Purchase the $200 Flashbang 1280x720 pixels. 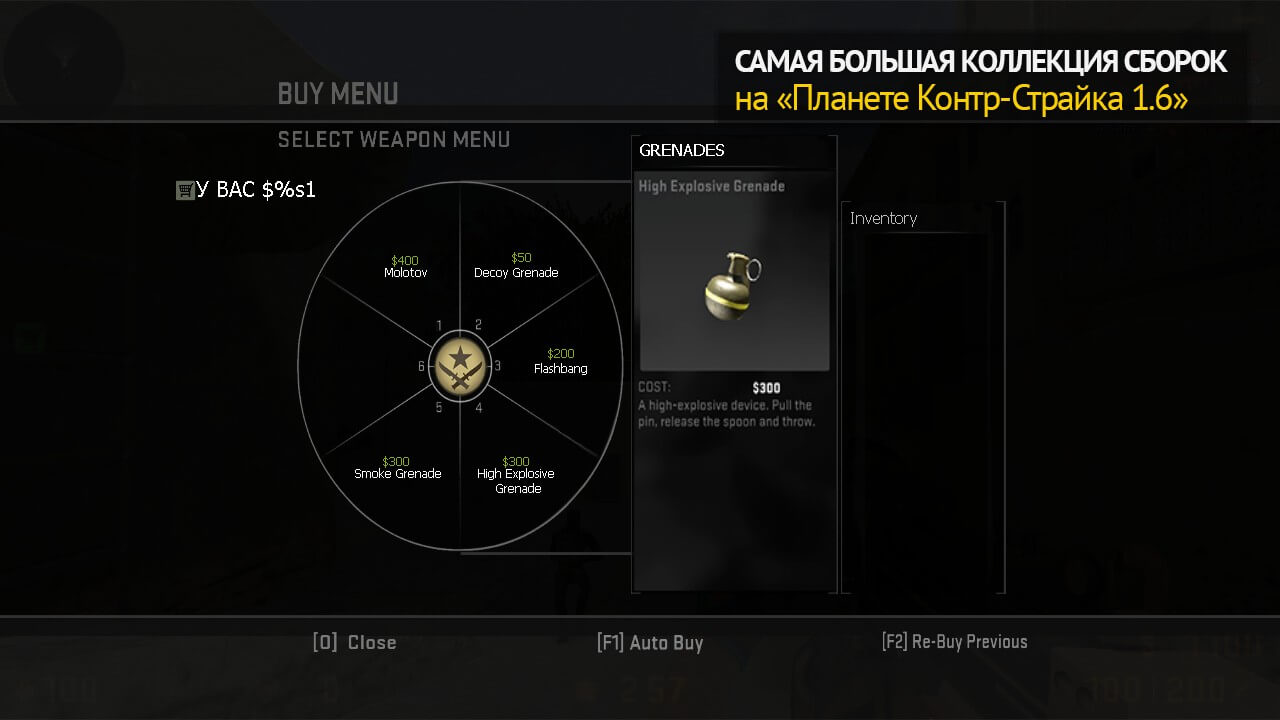(560, 362)
